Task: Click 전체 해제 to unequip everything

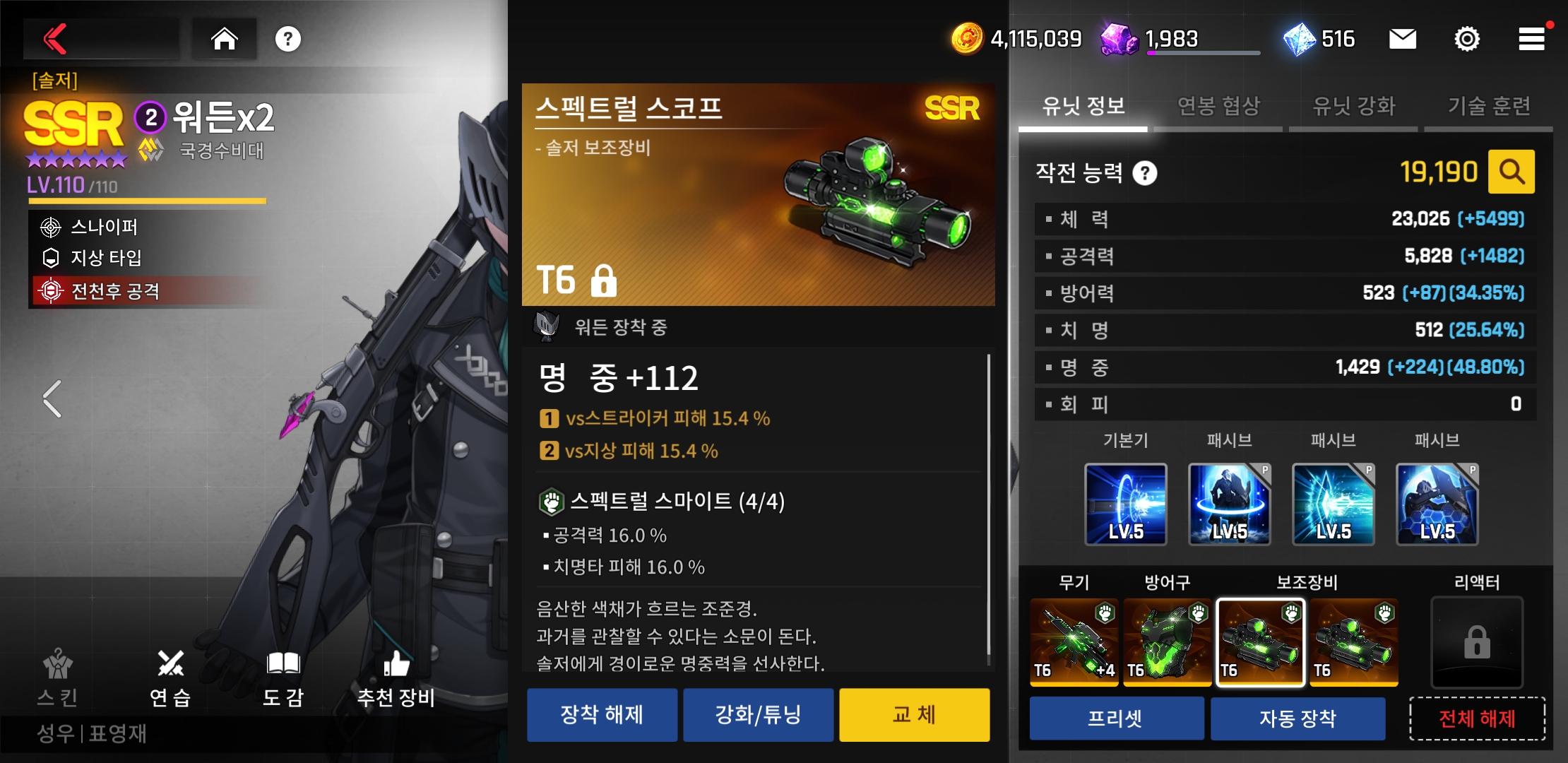Action: (x=1477, y=718)
